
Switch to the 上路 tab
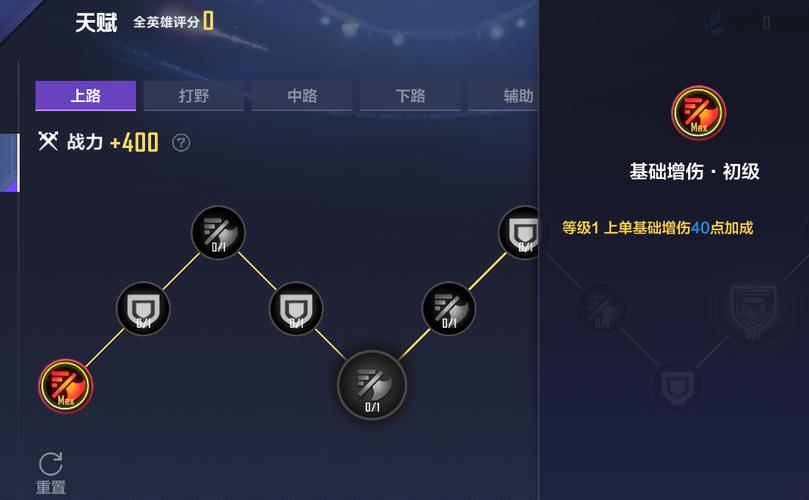85,96
